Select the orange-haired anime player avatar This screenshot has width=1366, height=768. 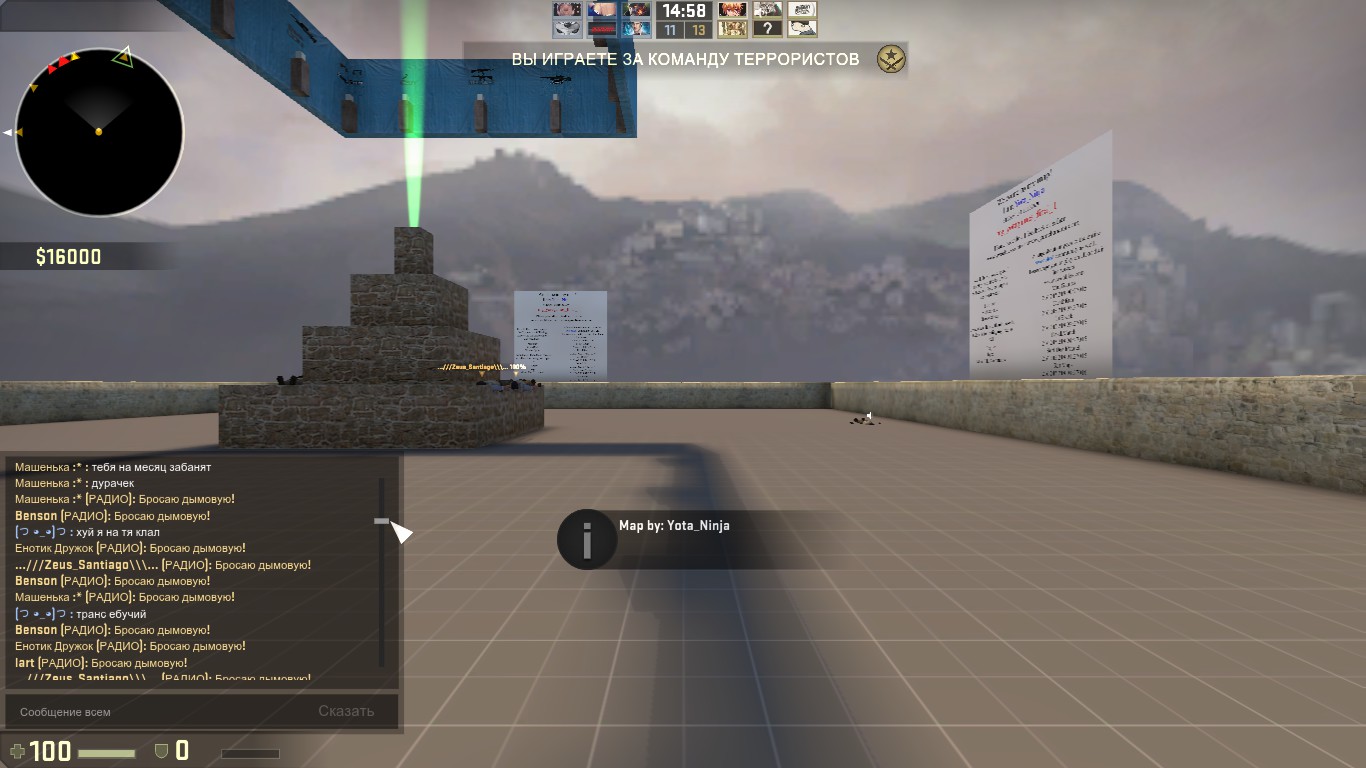click(733, 10)
